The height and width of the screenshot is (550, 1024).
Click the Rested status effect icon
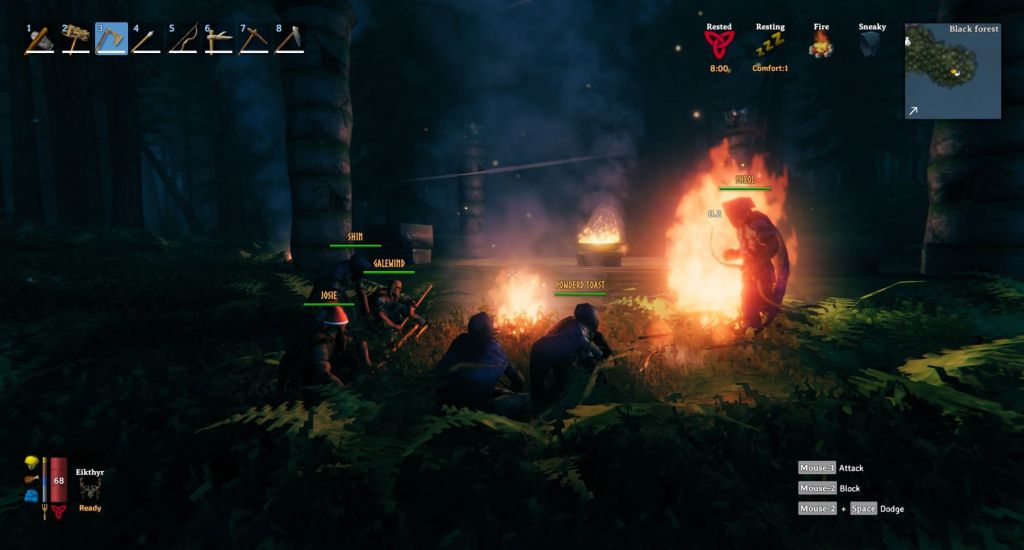[718, 44]
